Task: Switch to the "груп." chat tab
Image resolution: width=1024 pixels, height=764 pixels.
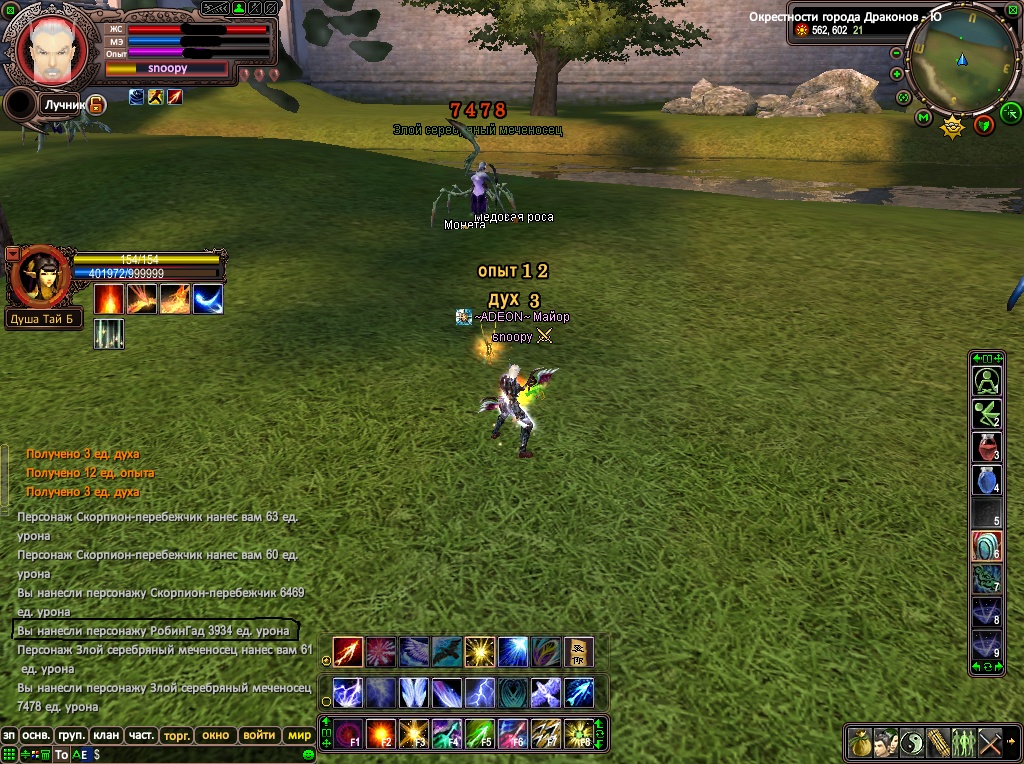Action: [x=72, y=735]
